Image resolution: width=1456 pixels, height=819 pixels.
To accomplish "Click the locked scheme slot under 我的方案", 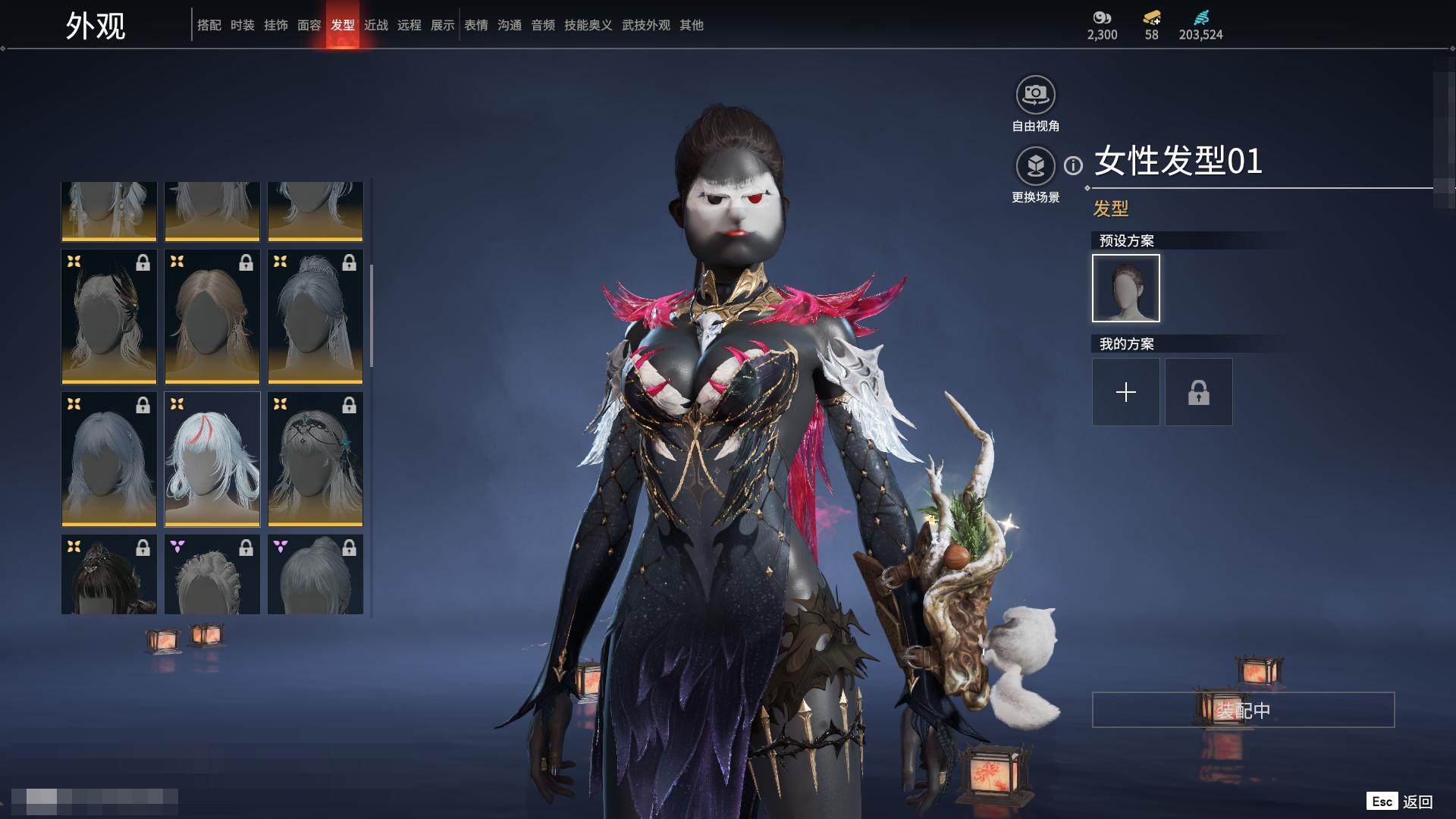I will click(x=1199, y=392).
